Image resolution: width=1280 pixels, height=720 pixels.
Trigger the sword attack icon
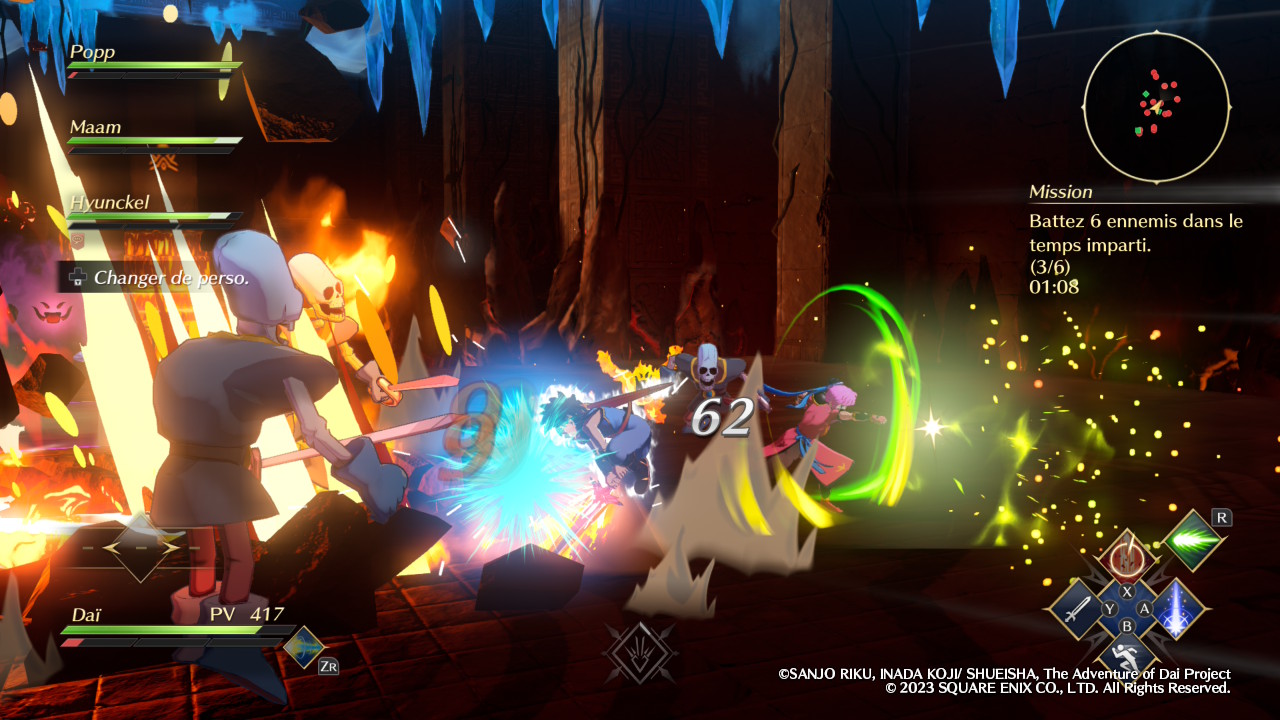tap(1076, 609)
